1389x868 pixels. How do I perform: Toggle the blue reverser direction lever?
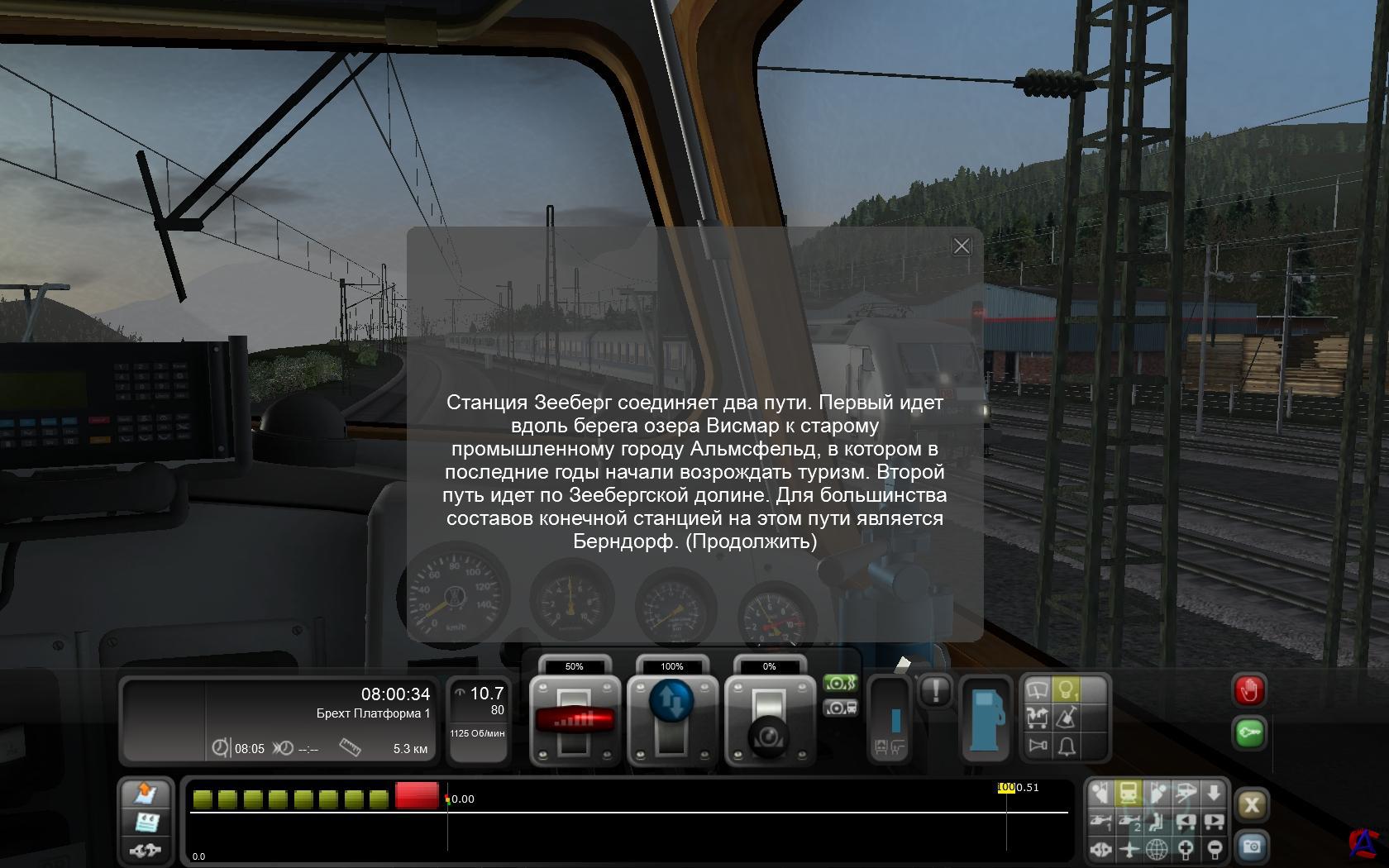[672, 701]
